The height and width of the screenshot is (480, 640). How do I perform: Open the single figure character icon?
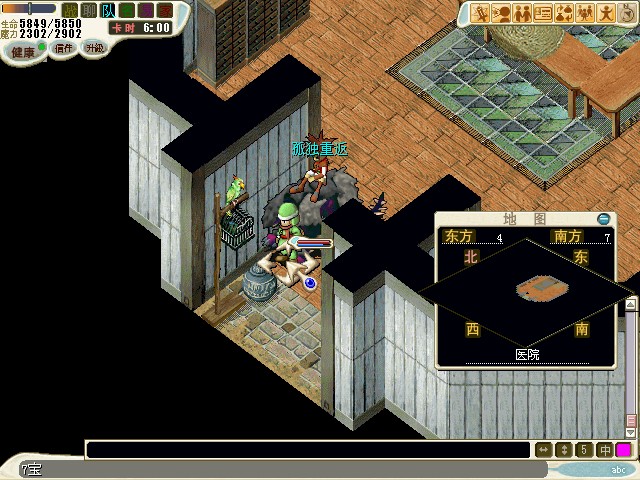(x=607, y=13)
